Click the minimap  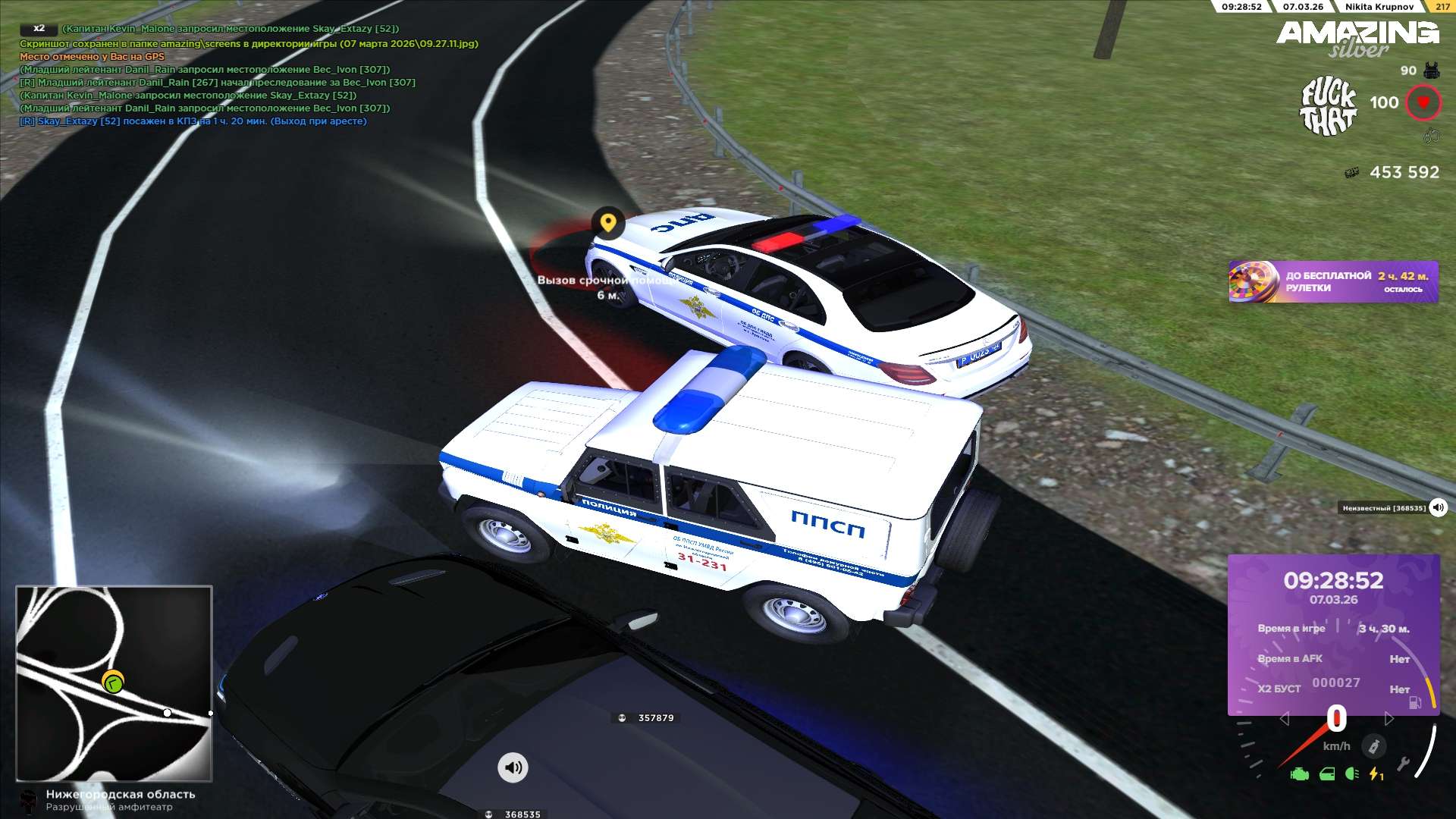click(114, 683)
